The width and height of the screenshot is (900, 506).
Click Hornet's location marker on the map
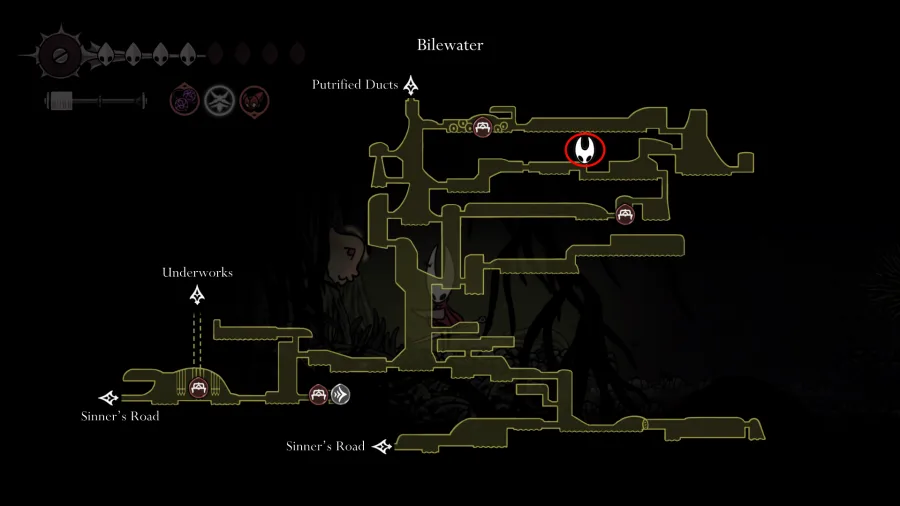pos(585,151)
